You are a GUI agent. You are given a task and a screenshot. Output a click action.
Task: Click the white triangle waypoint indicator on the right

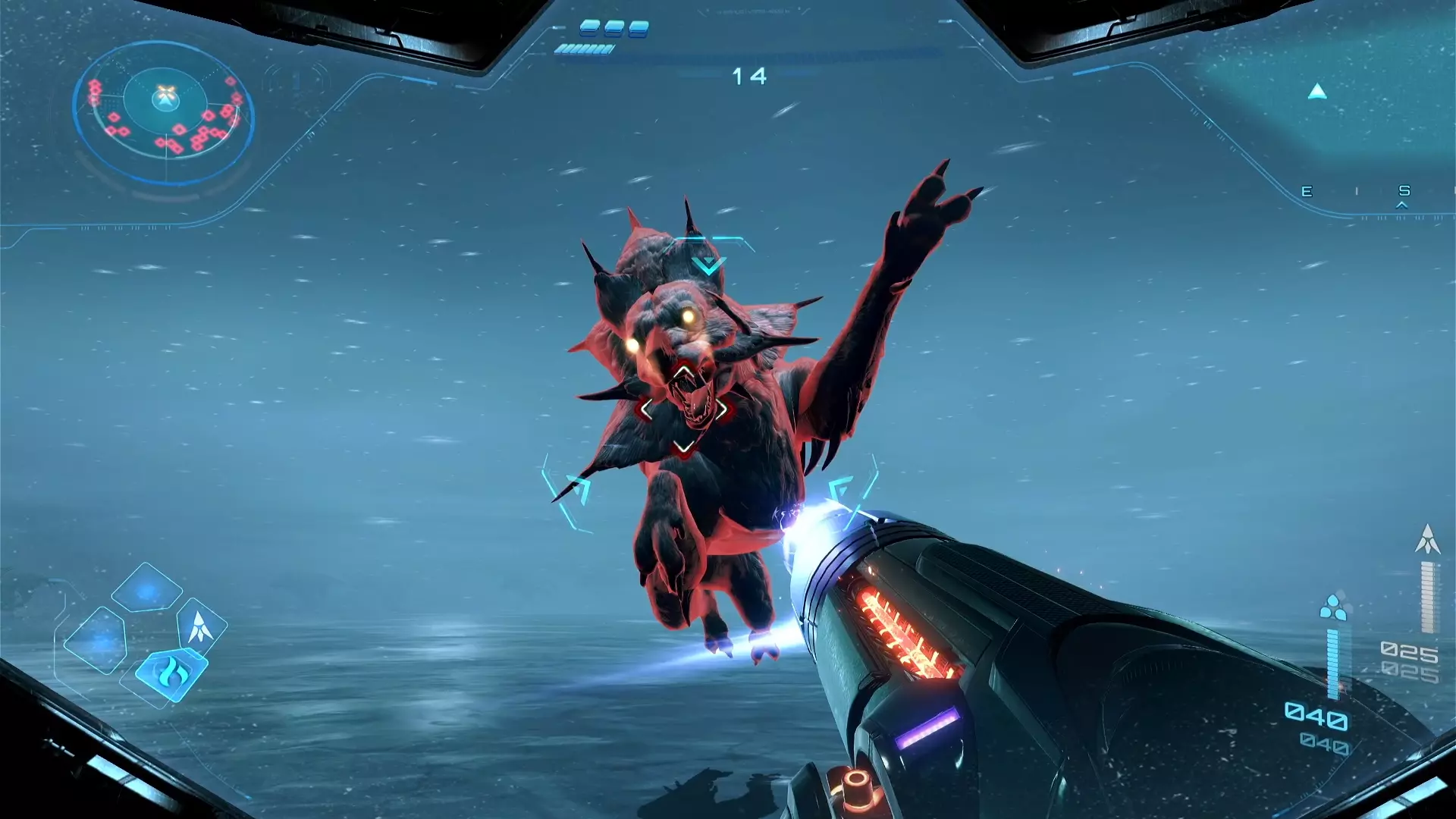click(x=1316, y=89)
